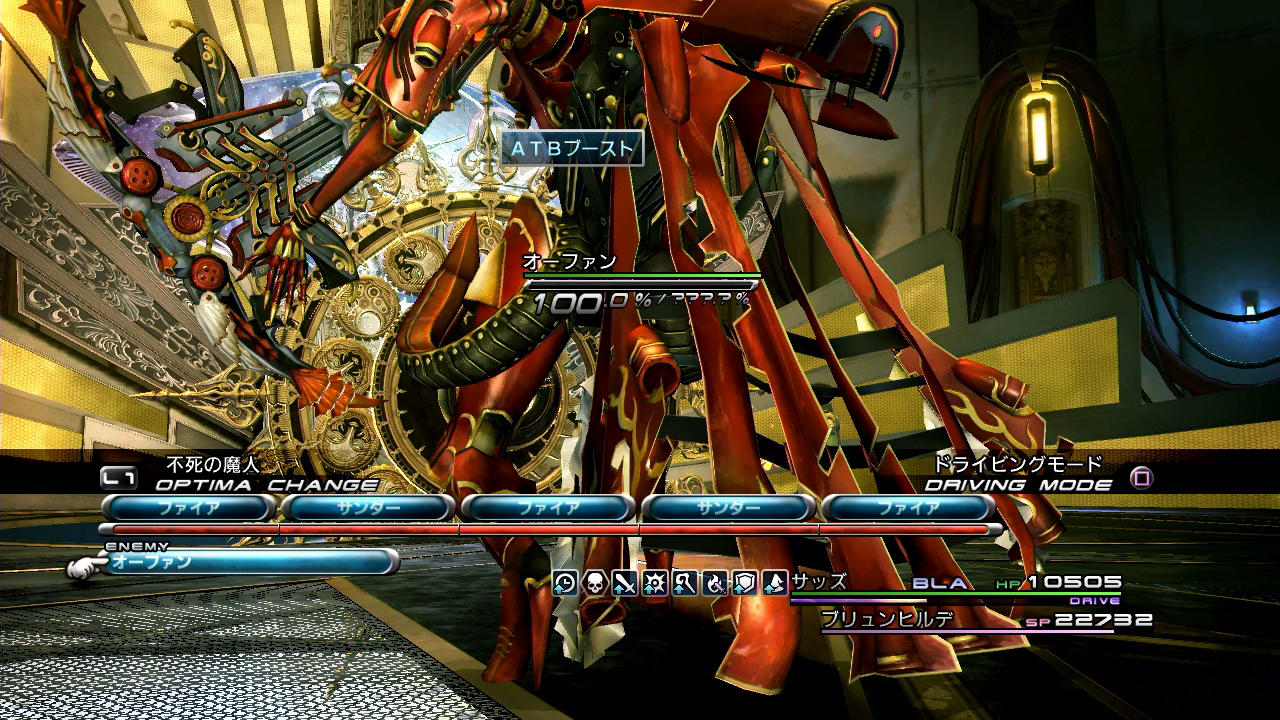Inspect the flame status buff icon

click(x=715, y=583)
